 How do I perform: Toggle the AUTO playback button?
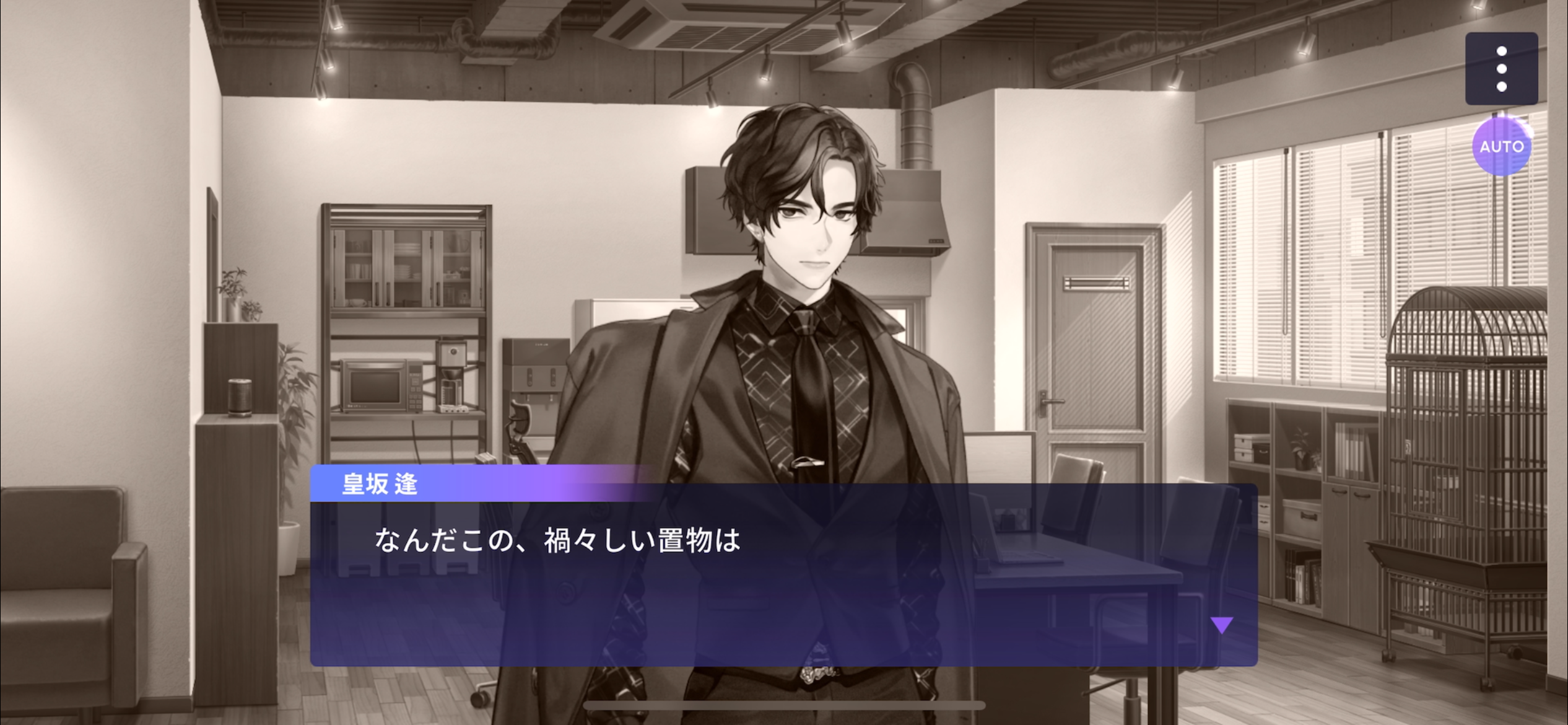tap(1500, 147)
